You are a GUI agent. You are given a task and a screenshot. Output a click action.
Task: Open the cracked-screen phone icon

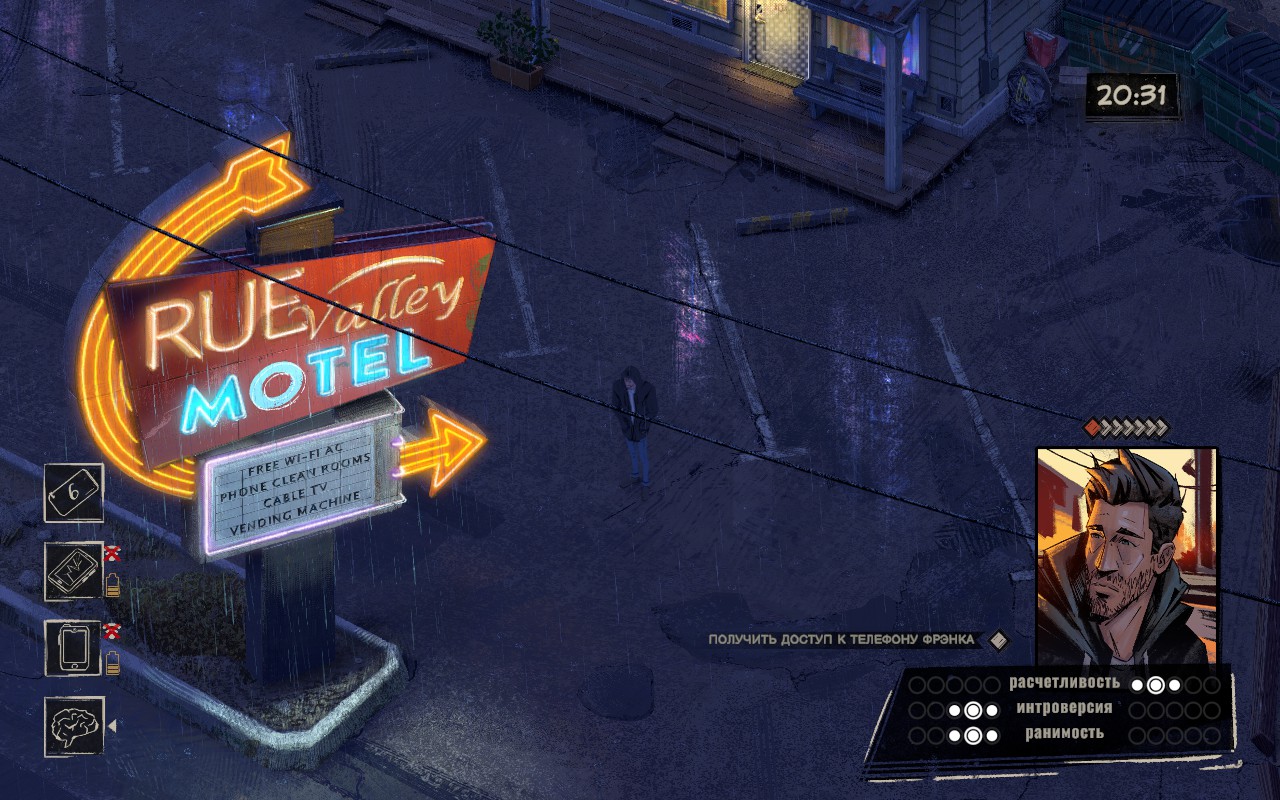74,571
